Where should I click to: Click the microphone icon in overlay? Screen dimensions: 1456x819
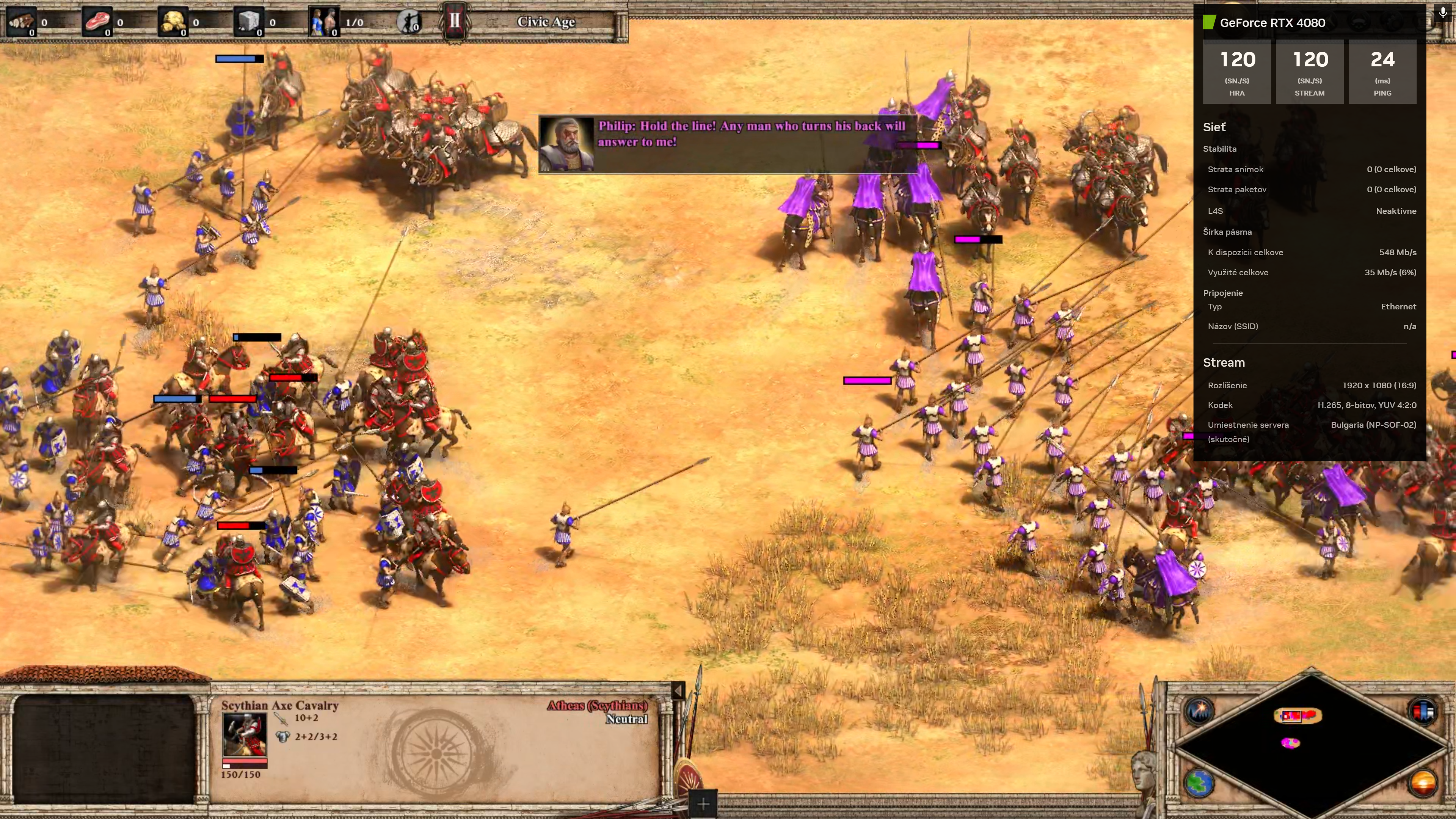click(1442, 13)
